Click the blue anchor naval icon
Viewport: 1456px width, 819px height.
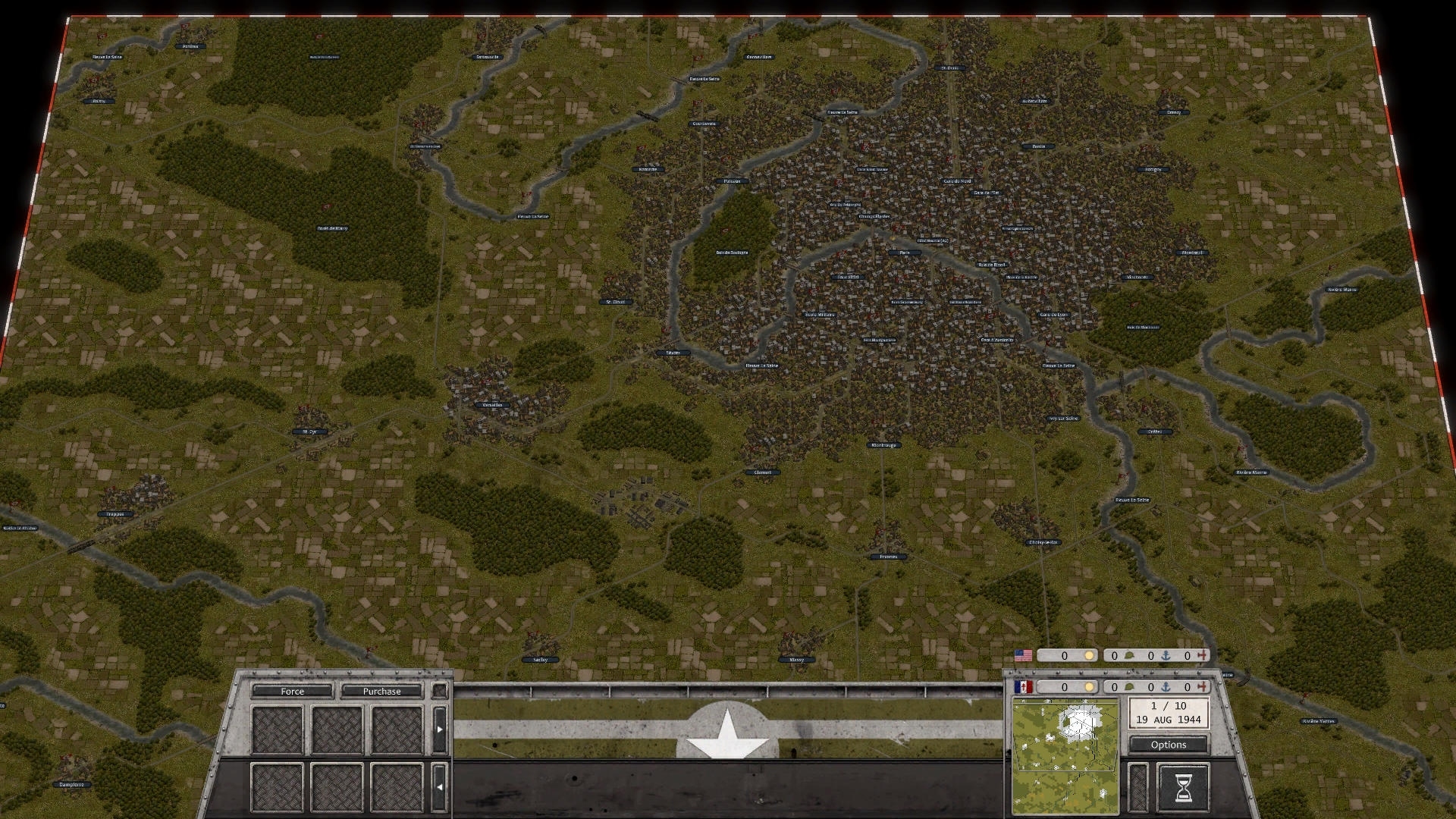tap(1166, 655)
